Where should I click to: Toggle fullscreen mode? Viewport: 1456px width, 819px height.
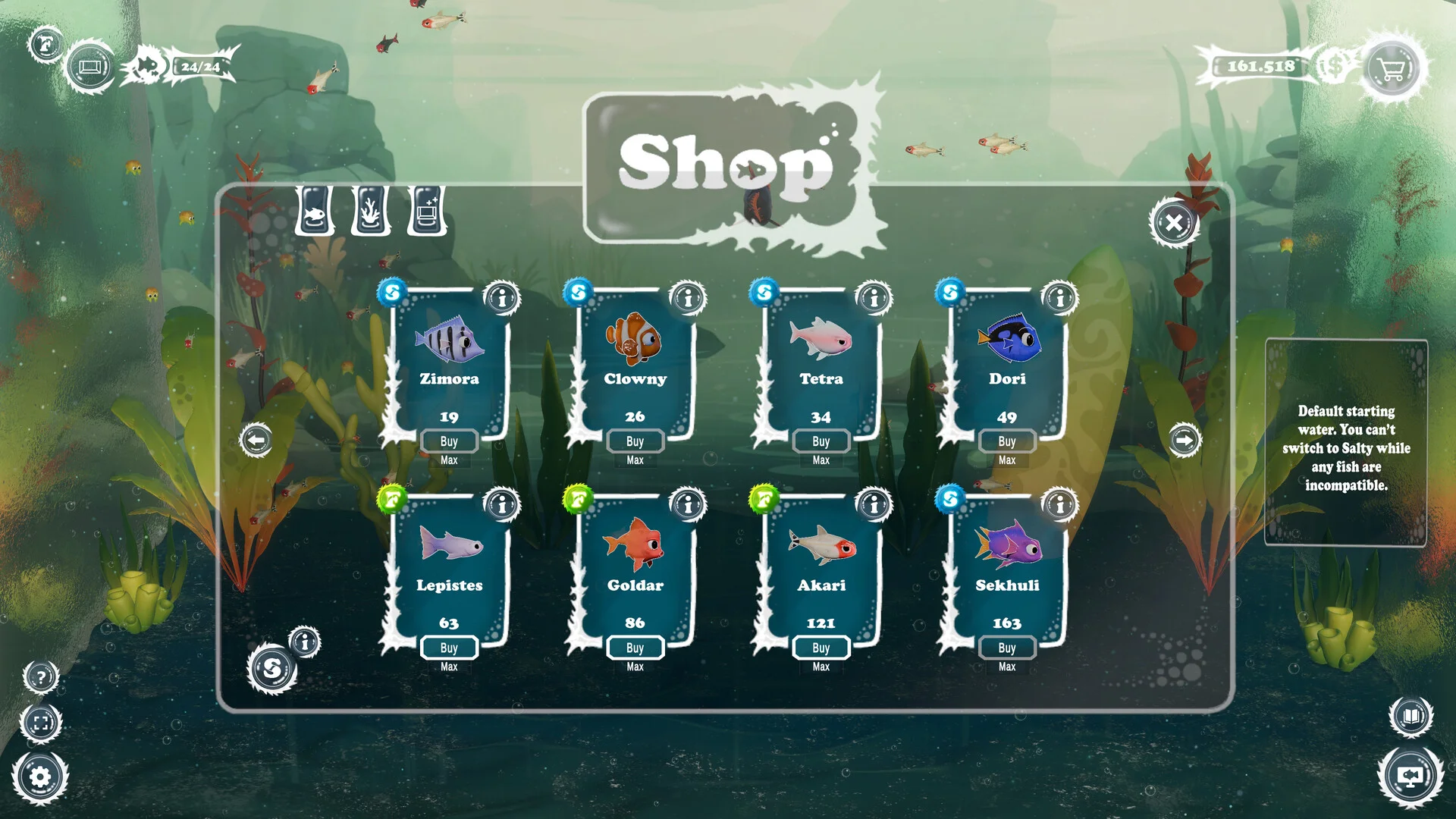[41, 722]
